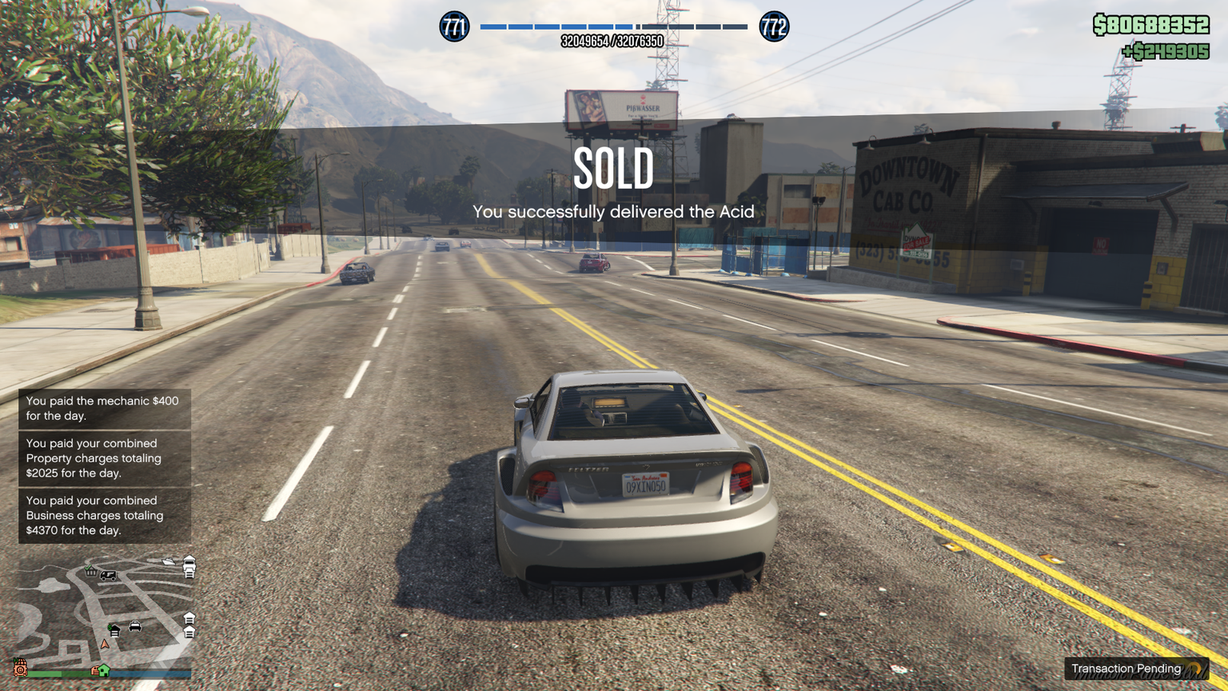This screenshot has height=691, width=1228.
Task: Click the green house blip on minimap
Action: 104,670
